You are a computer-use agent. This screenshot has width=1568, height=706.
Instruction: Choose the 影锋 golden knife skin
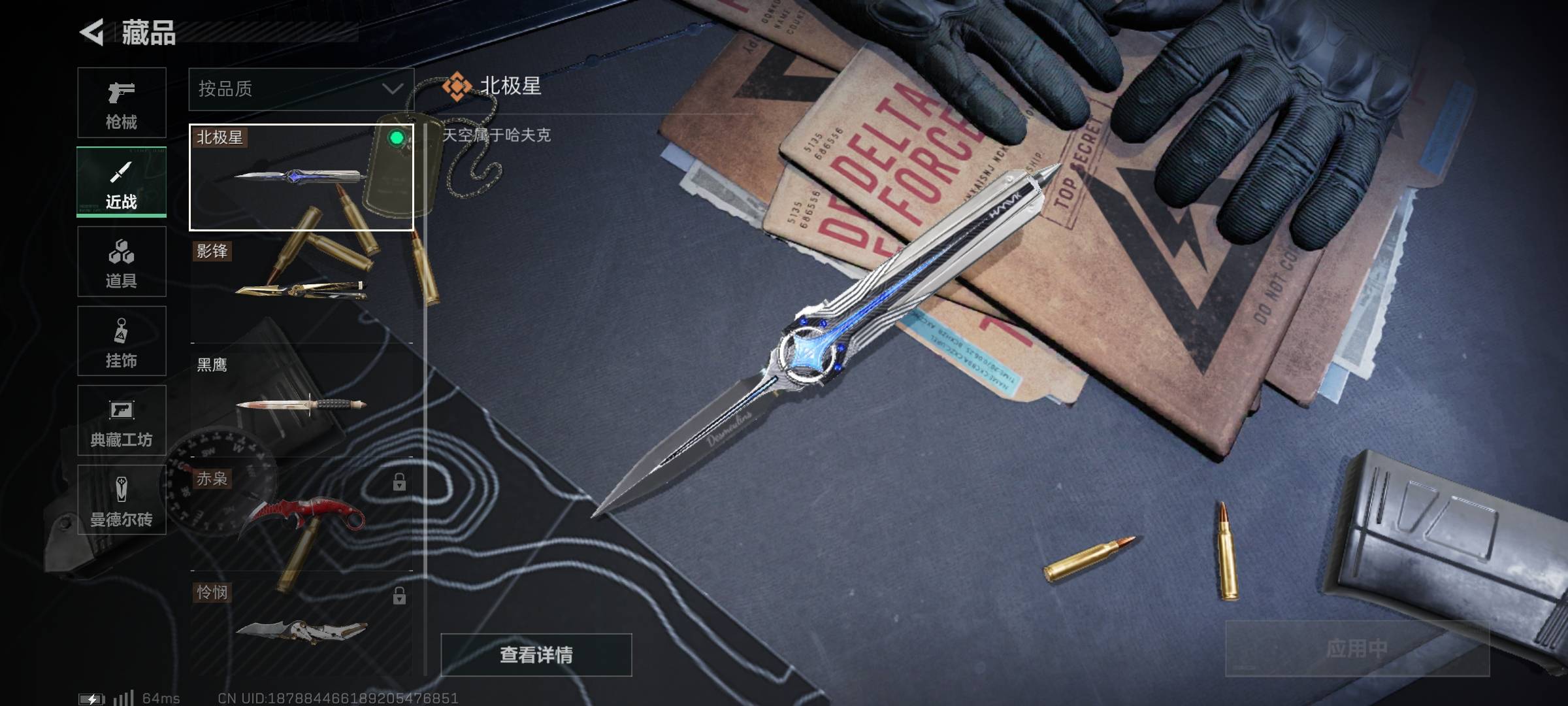[301, 289]
